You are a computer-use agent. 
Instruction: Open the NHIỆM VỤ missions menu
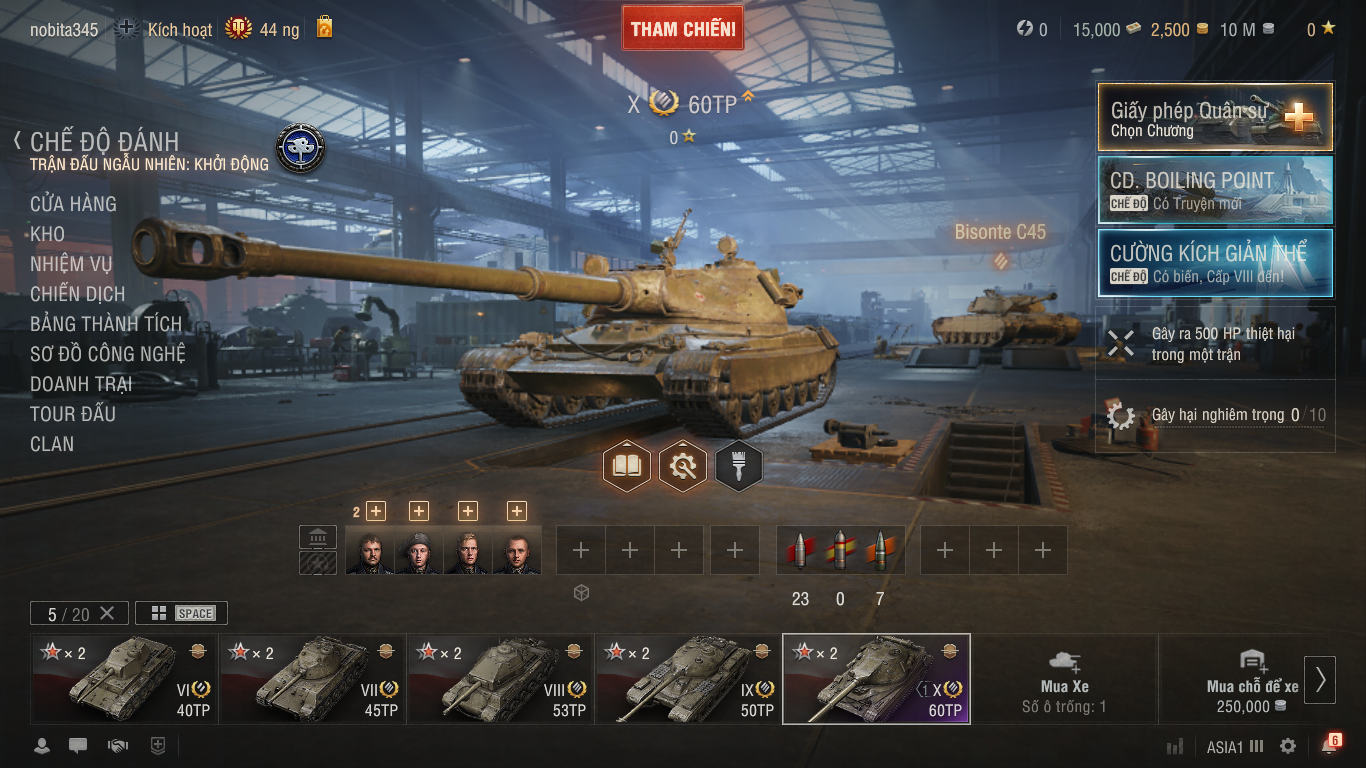point(71,264)
